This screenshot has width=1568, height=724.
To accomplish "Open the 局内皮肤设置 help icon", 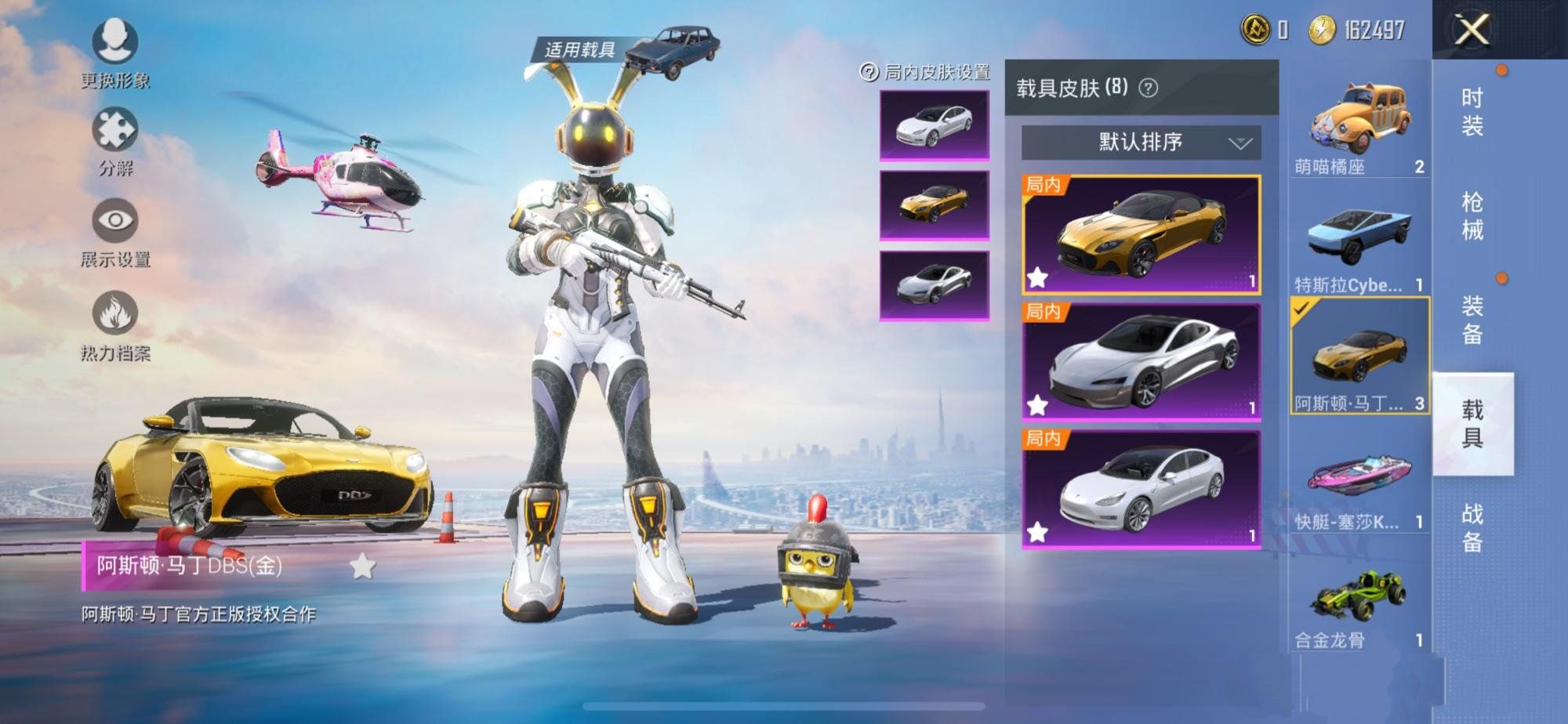I will (x=869, y=72).
